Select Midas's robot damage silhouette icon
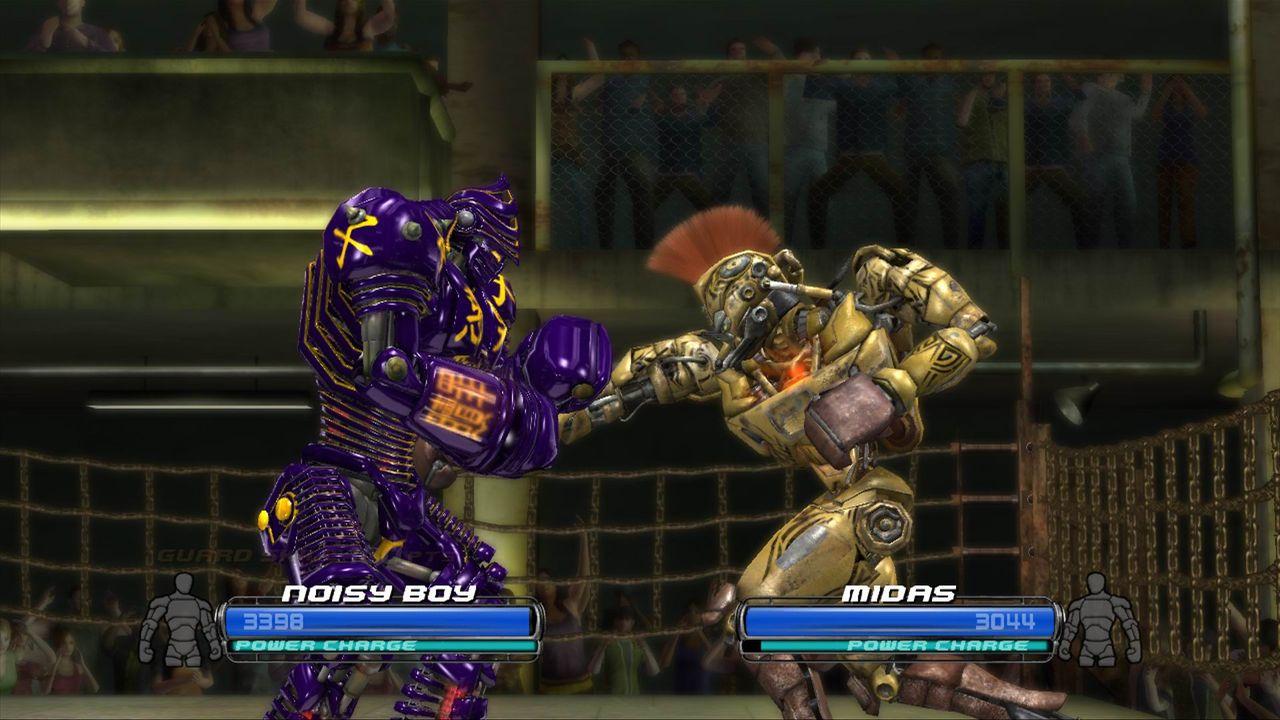The width and height of the screenshot is (1280, 720). pyautogui.click(x=1098, y=618)
